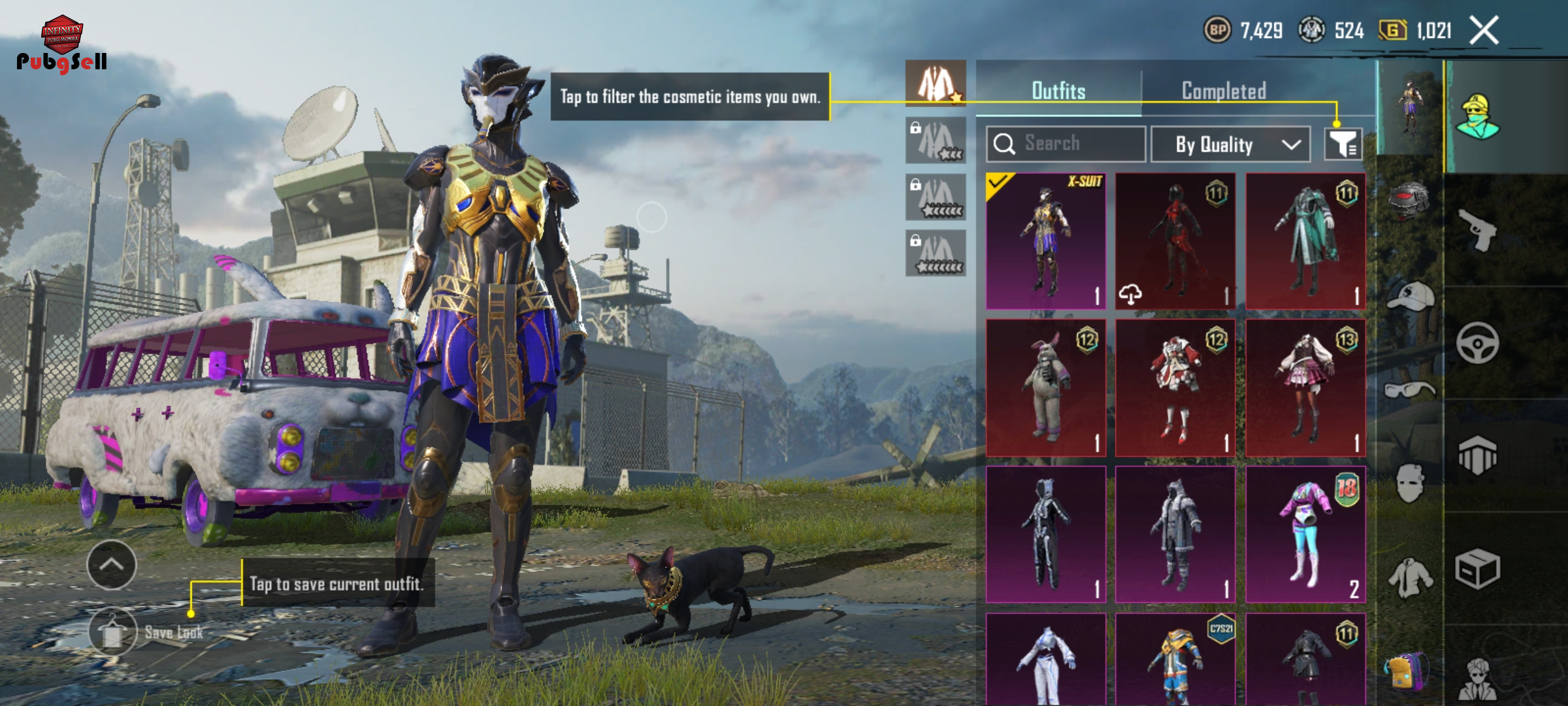
Task: Pick the pink and cyan outfit marked 18
Action: coord(1305,534)
